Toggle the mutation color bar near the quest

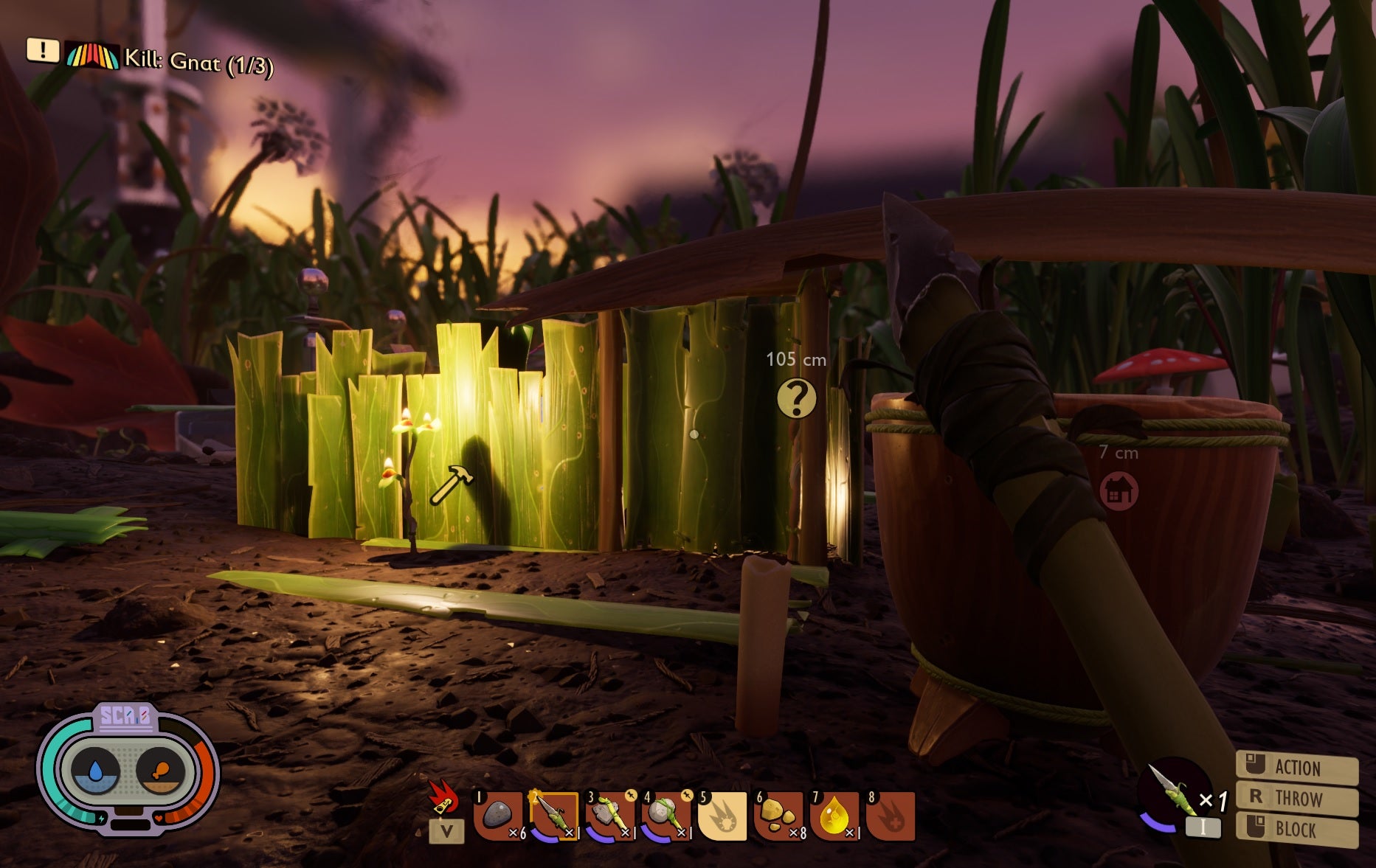tap(91, 54)
